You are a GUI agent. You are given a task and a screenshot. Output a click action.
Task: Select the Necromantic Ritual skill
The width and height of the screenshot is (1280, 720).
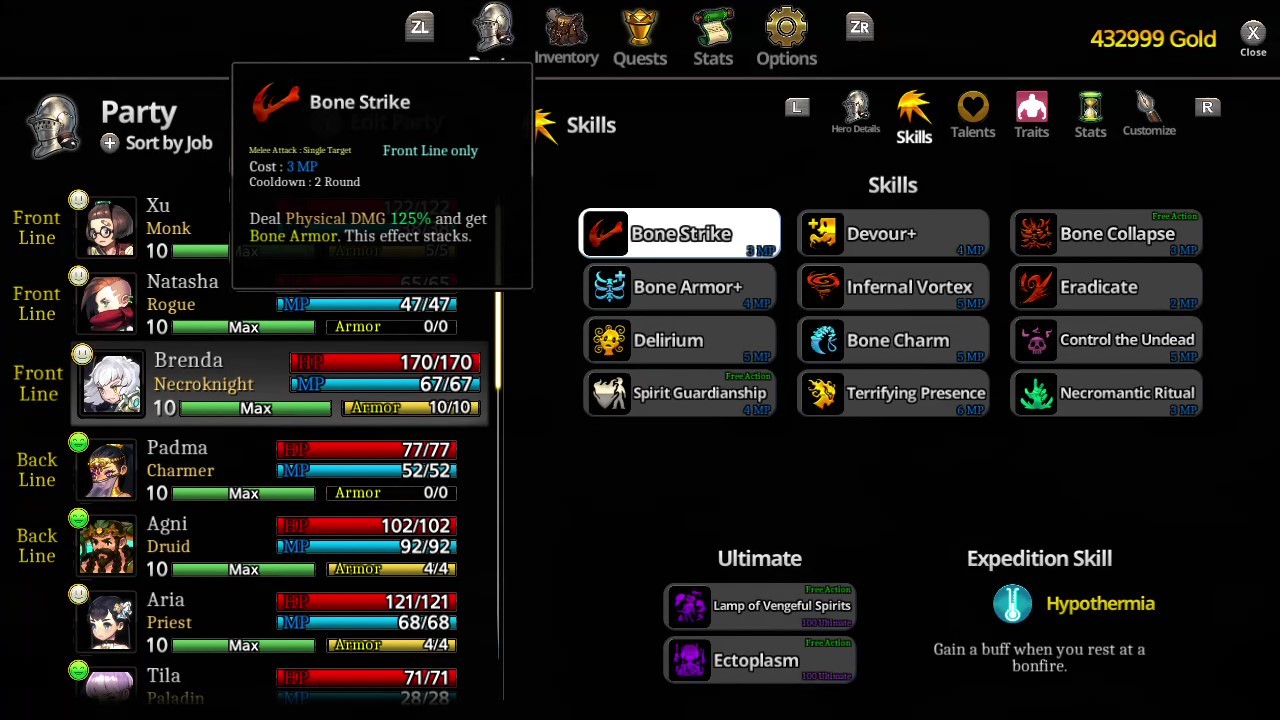pyautogui.click(x=1106, y=393)
